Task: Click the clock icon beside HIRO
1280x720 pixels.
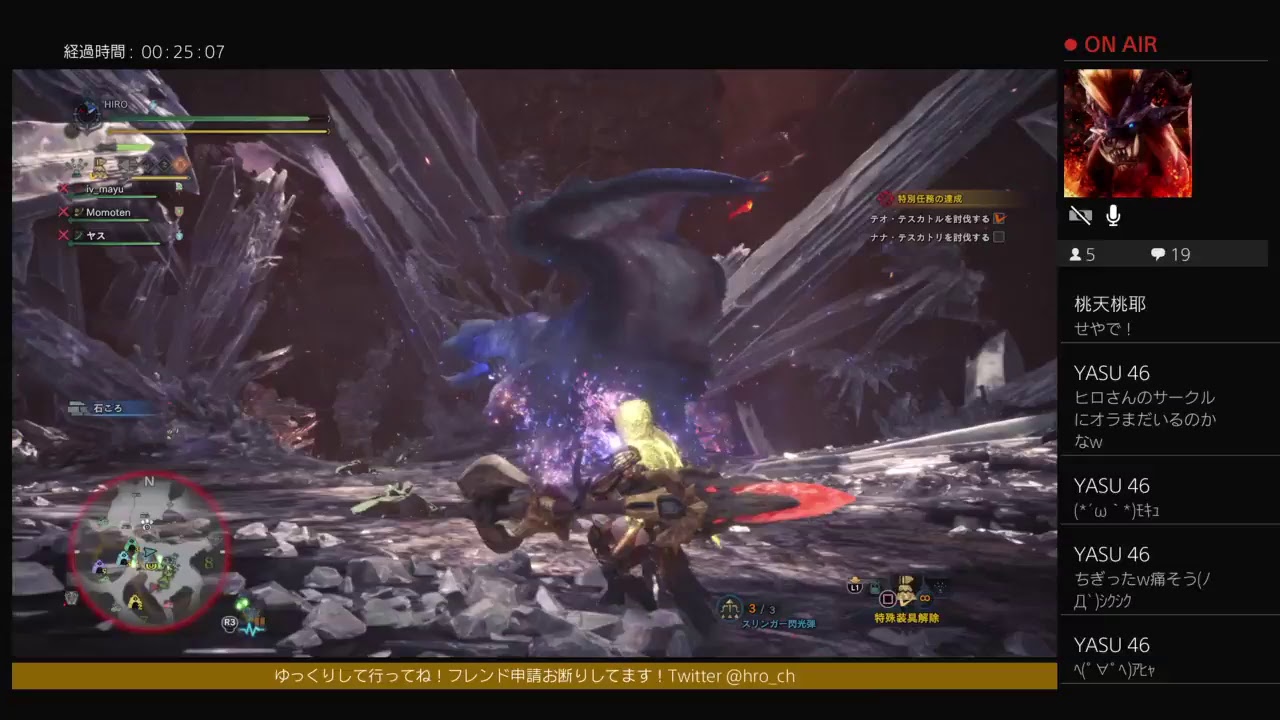Action: [x=88, y=113]
